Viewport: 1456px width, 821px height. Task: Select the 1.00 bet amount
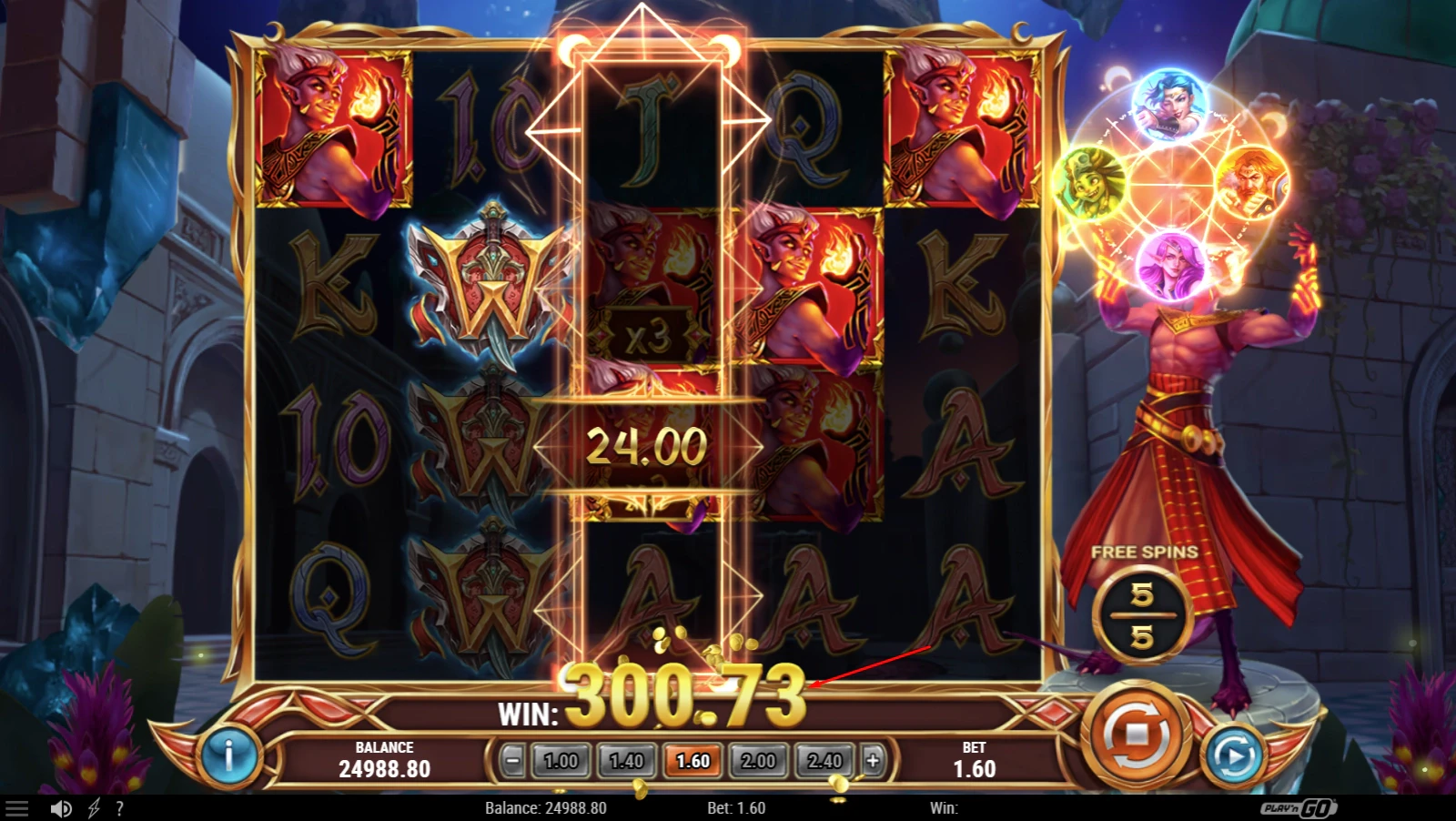(561, 760)
